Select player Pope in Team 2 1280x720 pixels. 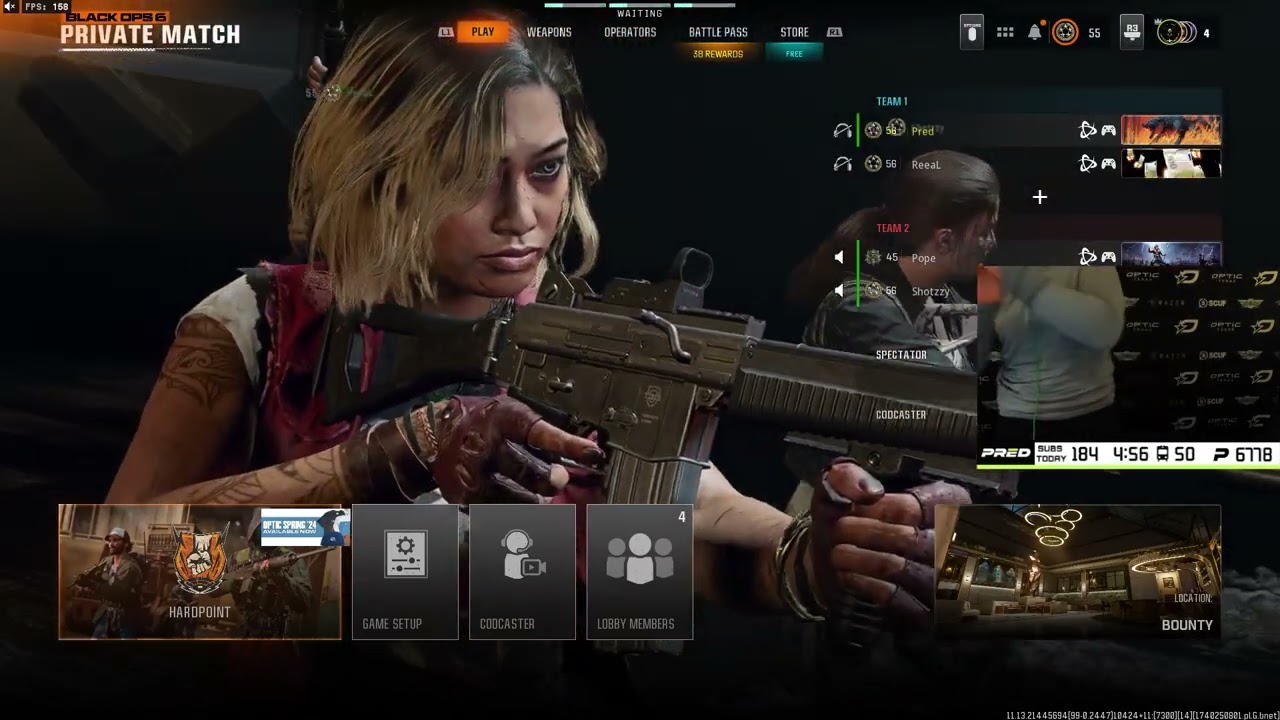[x=924, y=258]
